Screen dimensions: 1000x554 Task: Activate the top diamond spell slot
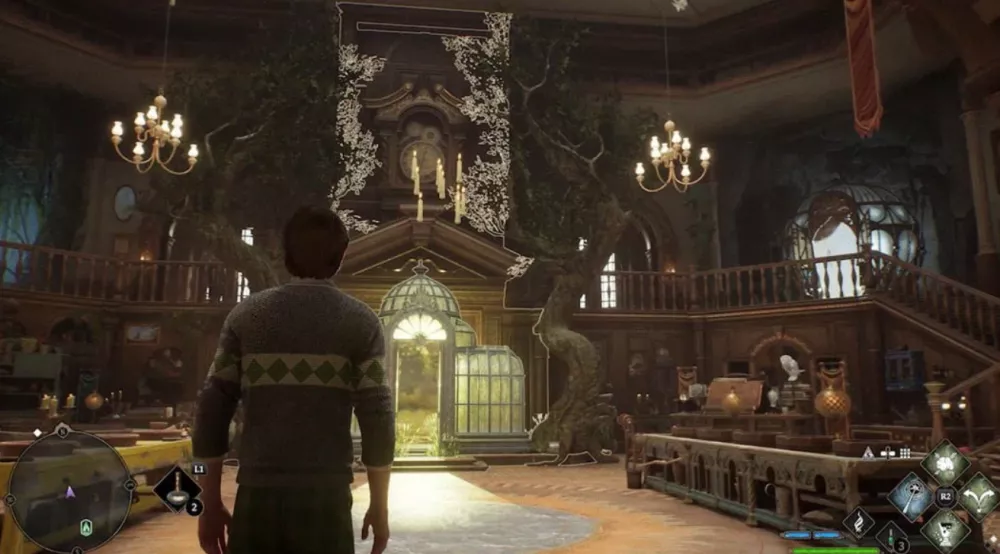[x=944, y=463]
